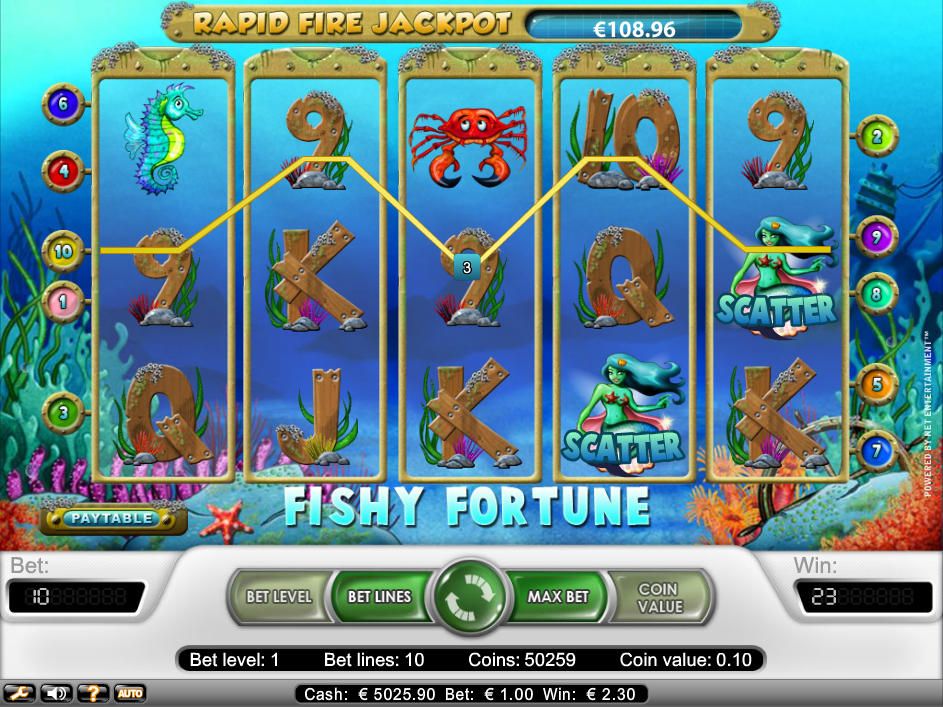Open settings via the wrench icon
943x707 pixels.
point(21,692)
